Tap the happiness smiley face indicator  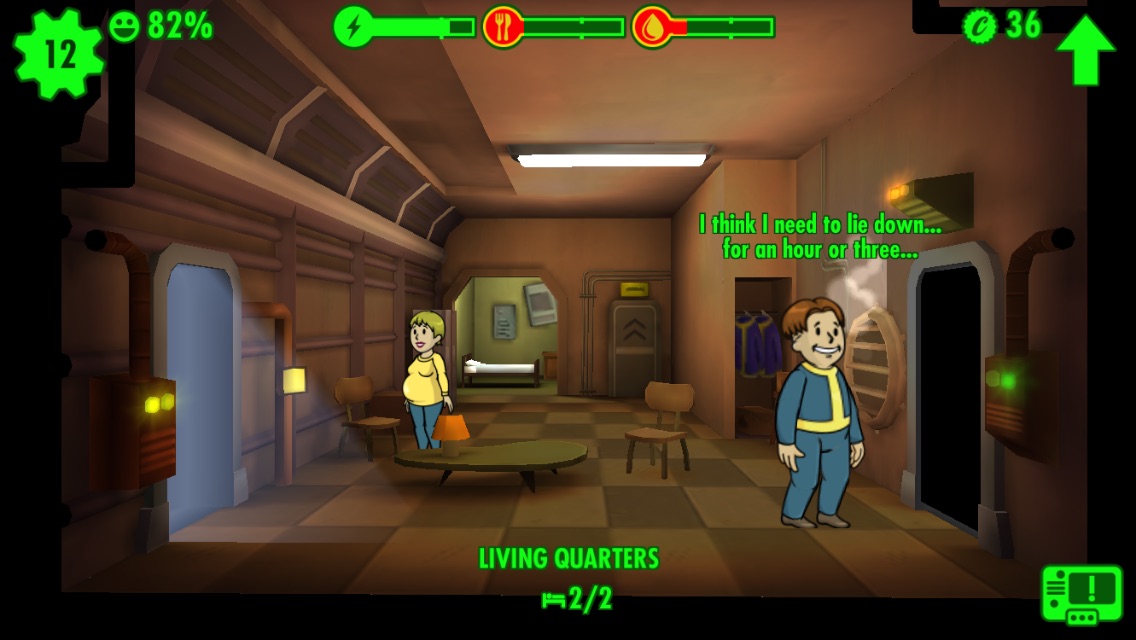124,26
